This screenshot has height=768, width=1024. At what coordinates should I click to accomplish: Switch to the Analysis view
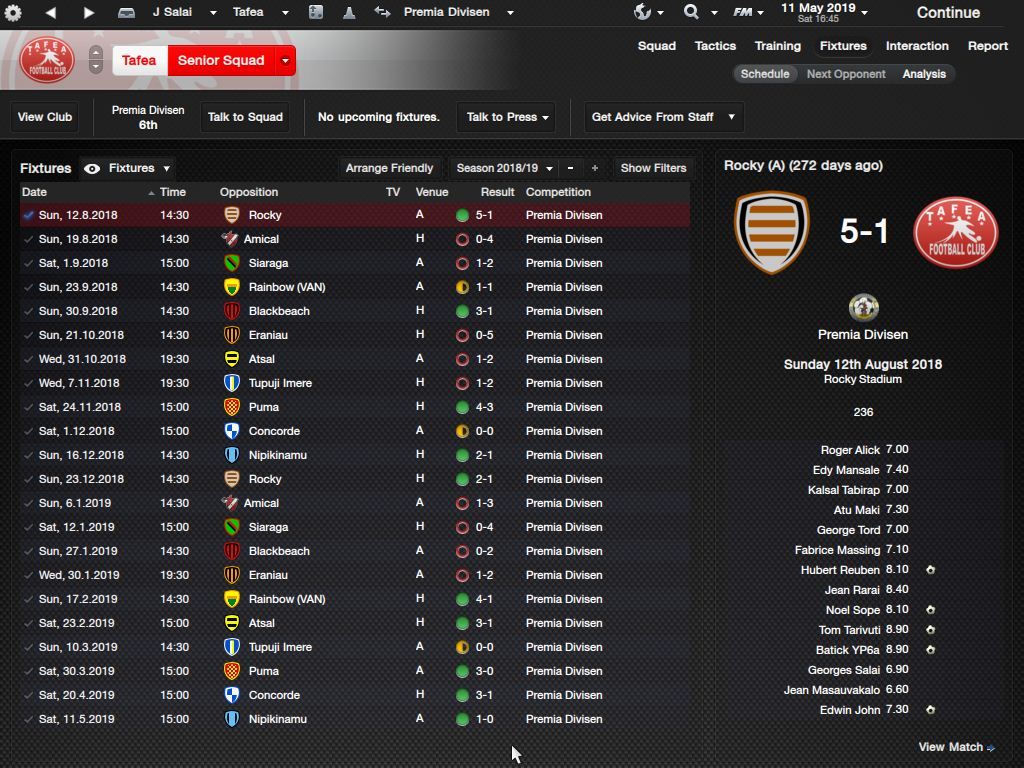tap(923, 74)
